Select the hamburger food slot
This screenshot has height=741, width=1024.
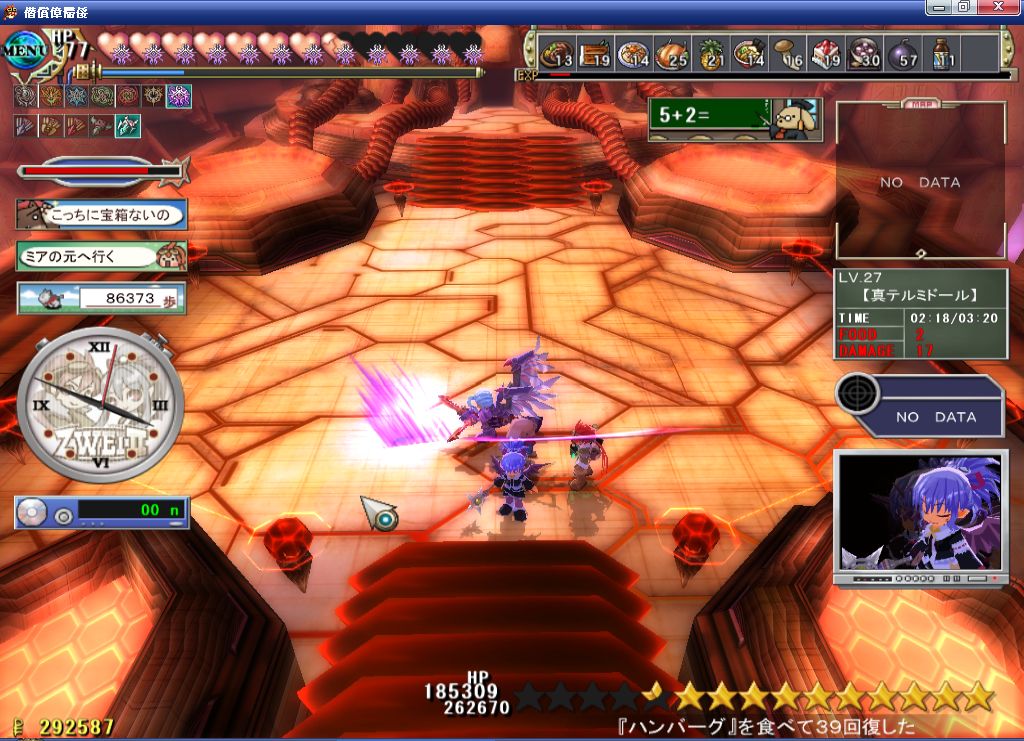point(557,53)
